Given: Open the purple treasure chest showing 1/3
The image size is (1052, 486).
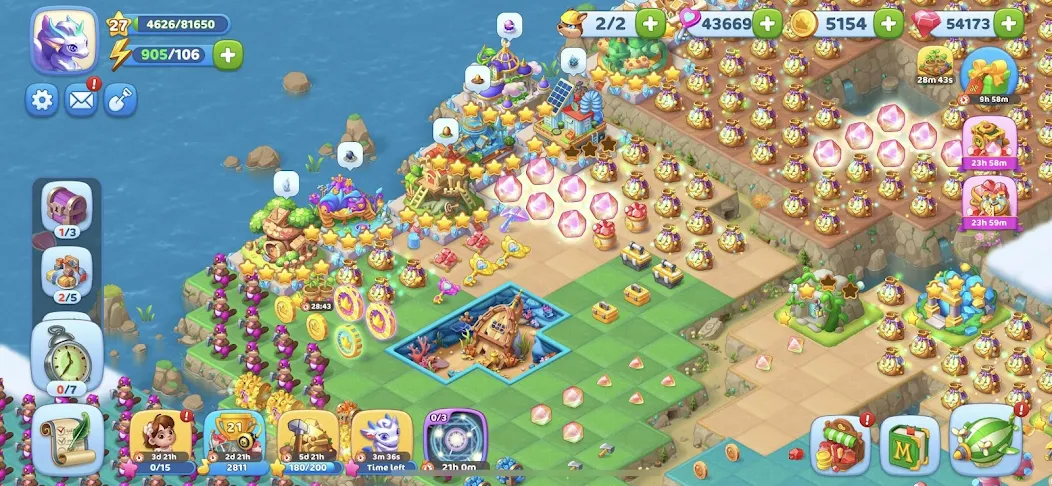Looking at the screenshot, I should pos(66,207).
